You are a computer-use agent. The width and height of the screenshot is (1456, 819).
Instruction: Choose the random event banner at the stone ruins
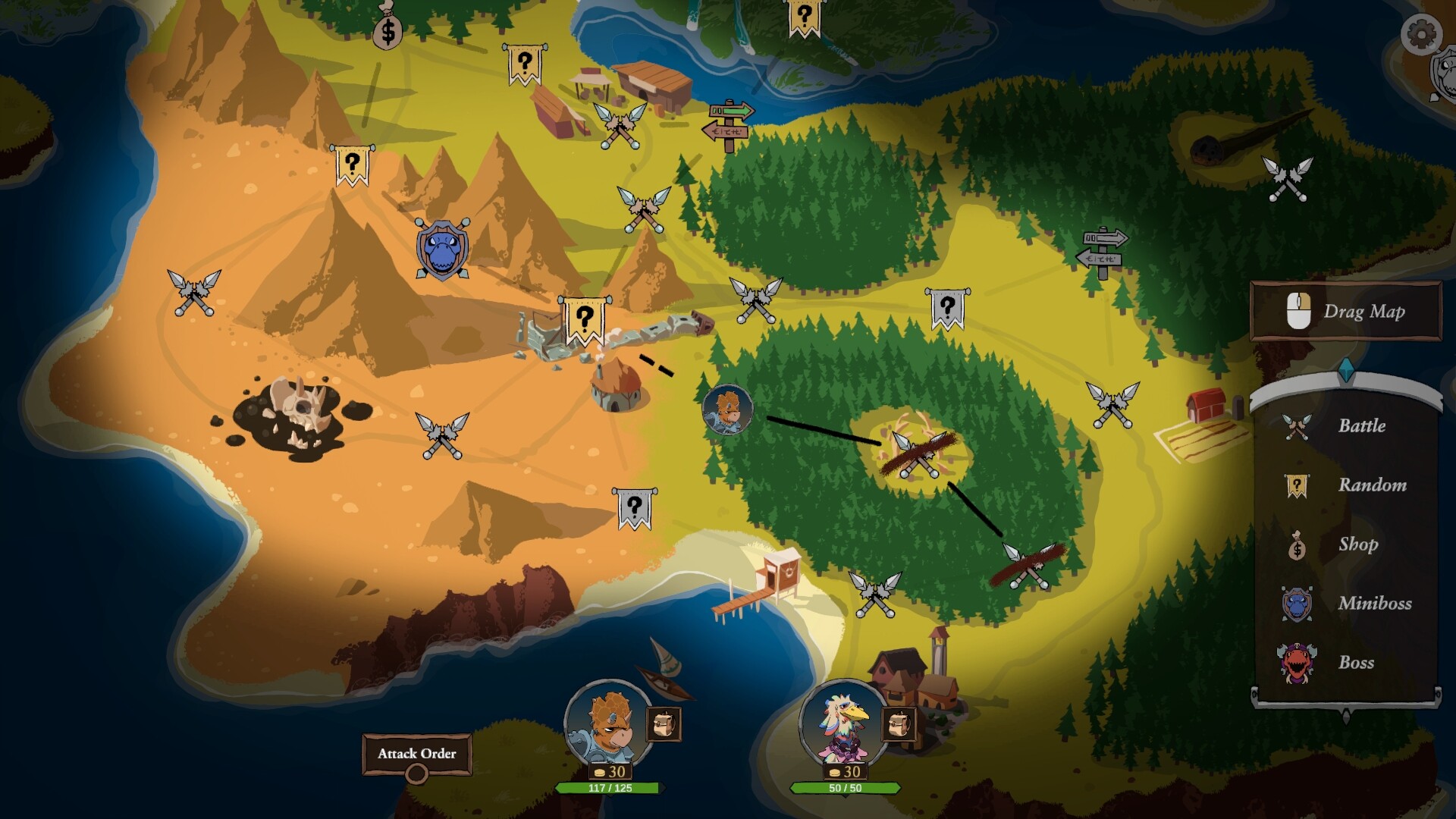(584, 319)
